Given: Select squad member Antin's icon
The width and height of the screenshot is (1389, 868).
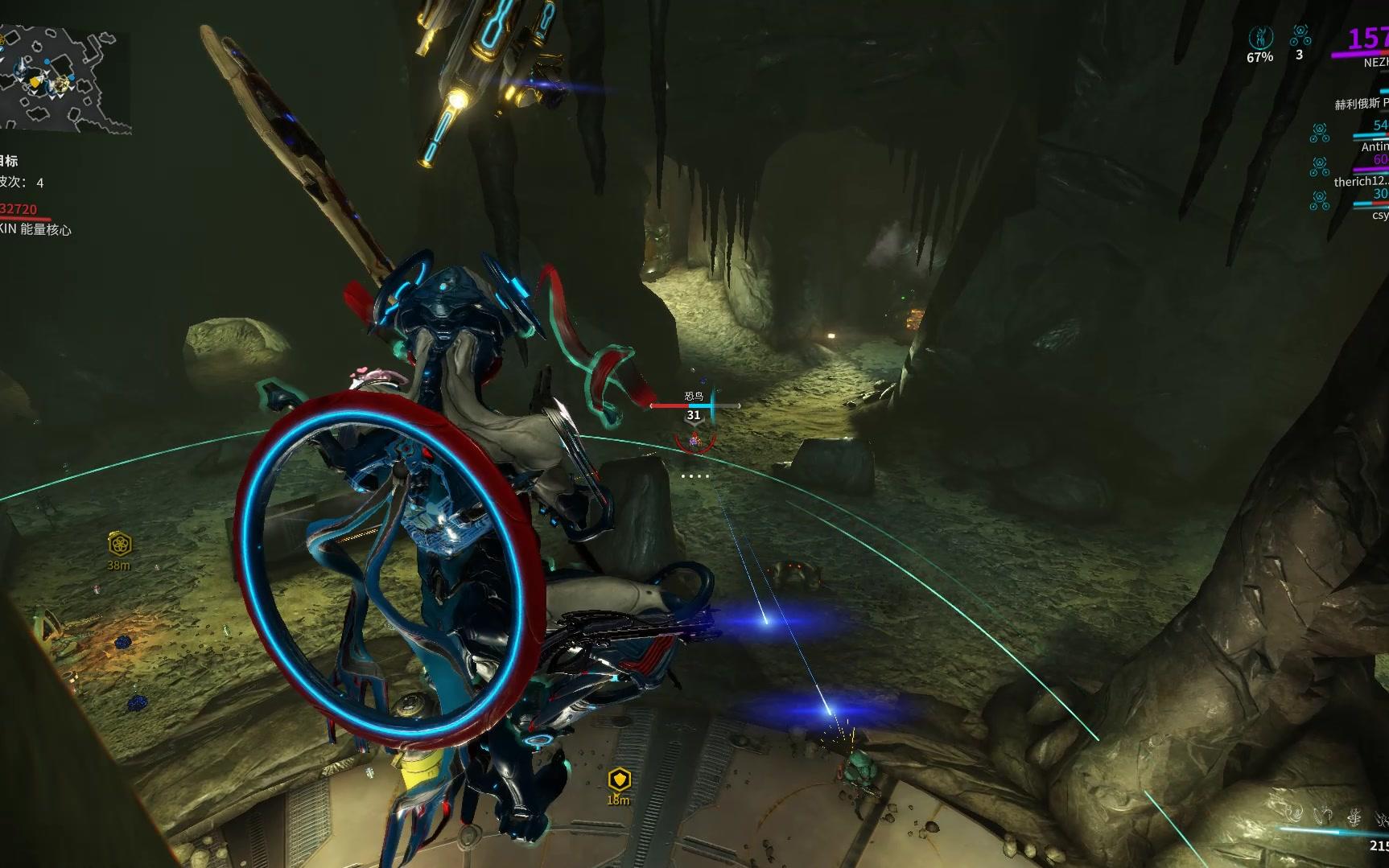Looking at the screenshot, I should click(1319, 133).
